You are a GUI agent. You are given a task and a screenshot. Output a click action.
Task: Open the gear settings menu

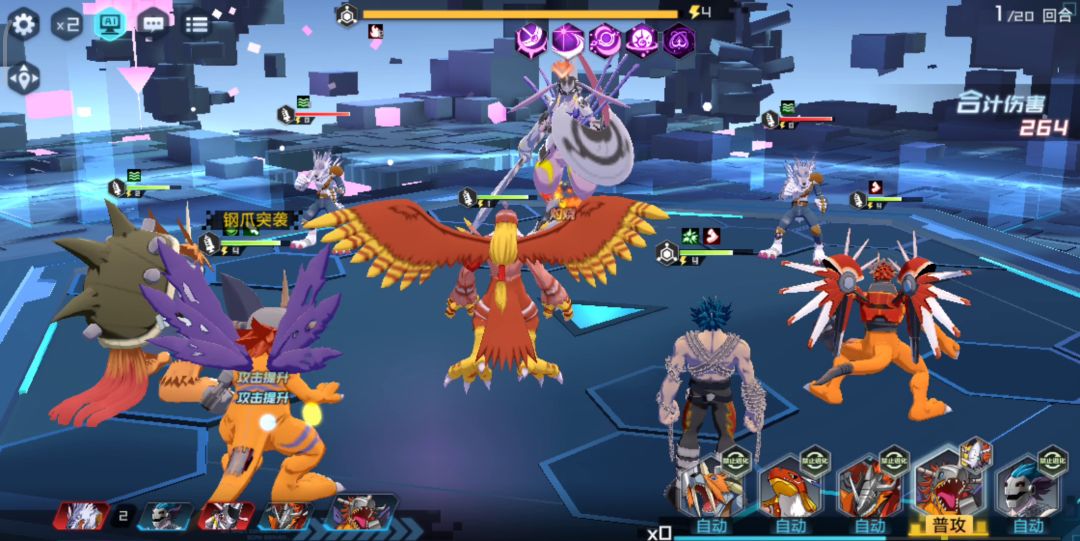(24, 23)
